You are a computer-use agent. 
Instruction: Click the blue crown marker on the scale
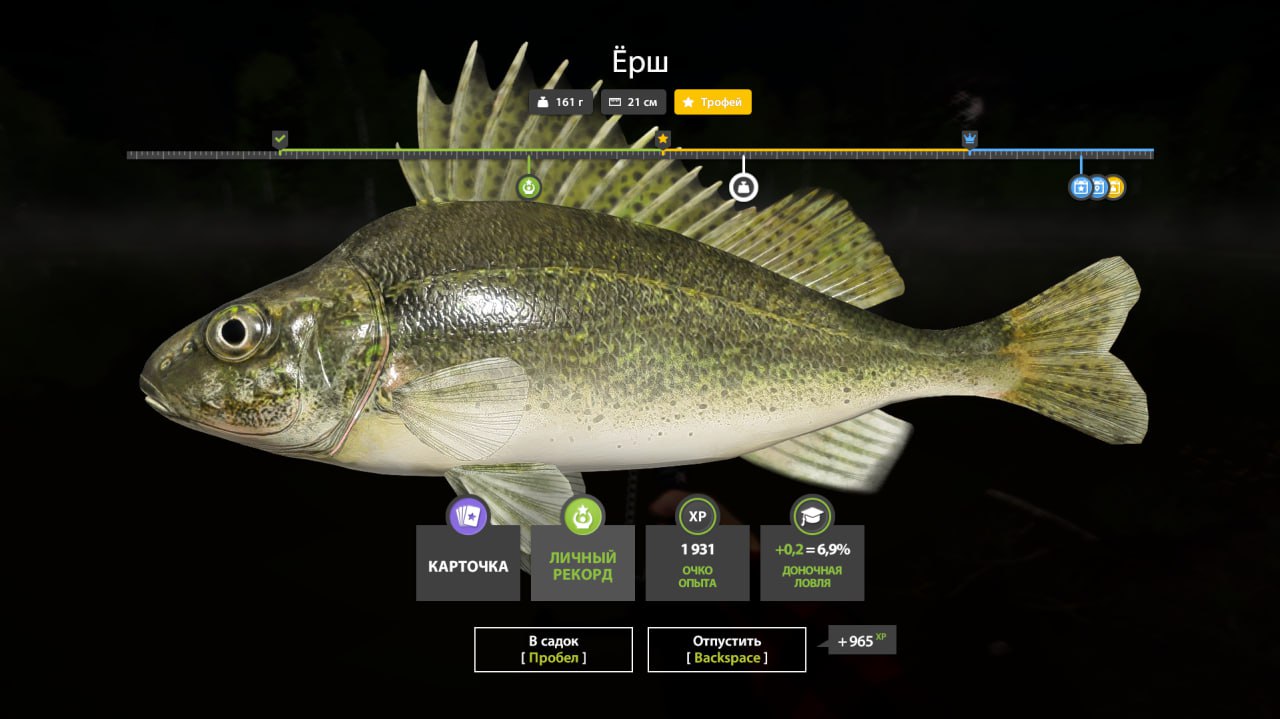[x=969, y=139]
